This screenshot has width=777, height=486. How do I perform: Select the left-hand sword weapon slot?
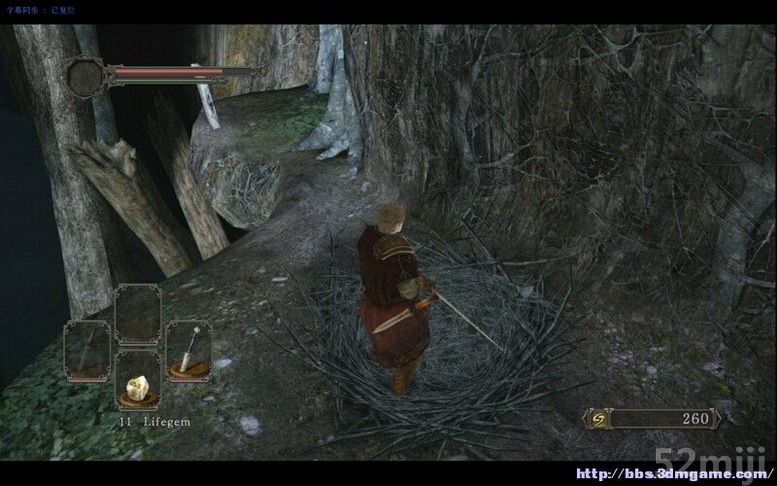[x=87, y=350]
